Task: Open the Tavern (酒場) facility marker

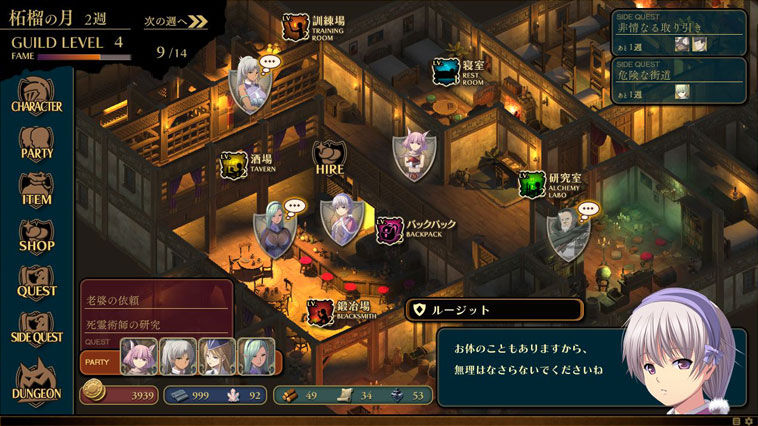Action: click(x=233, y=164)
